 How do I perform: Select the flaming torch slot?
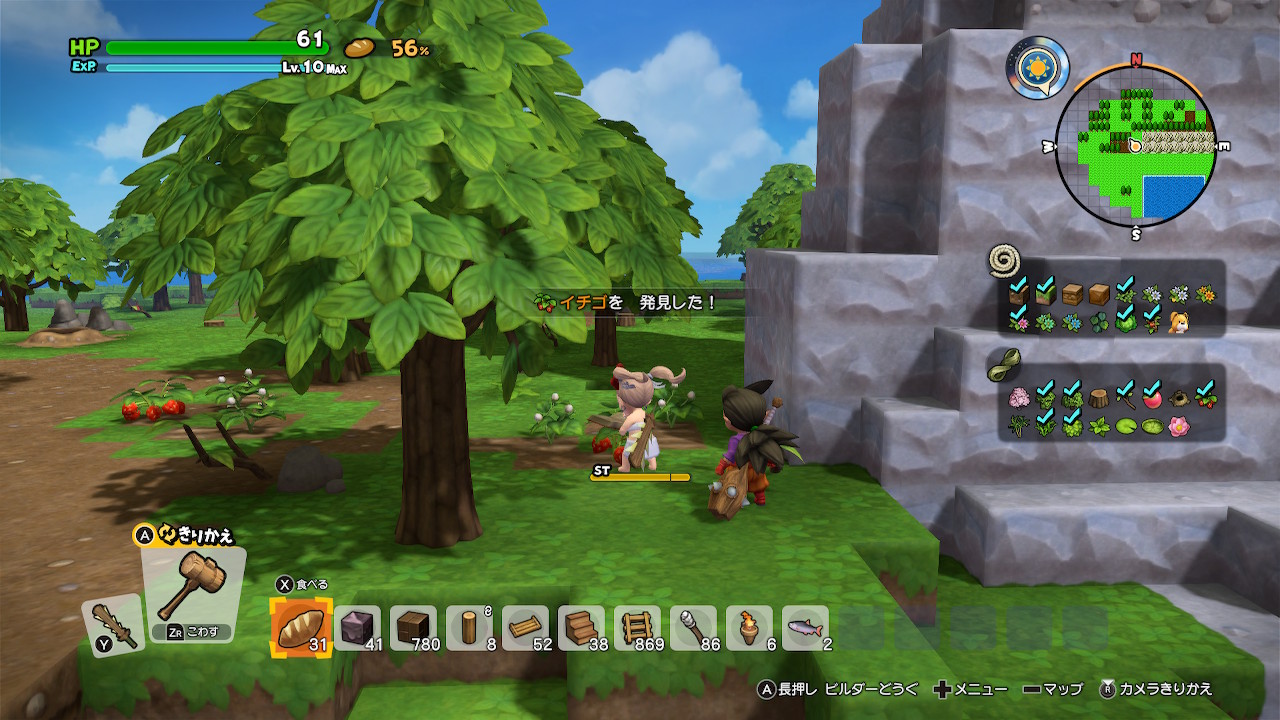(x=749, y=629)
